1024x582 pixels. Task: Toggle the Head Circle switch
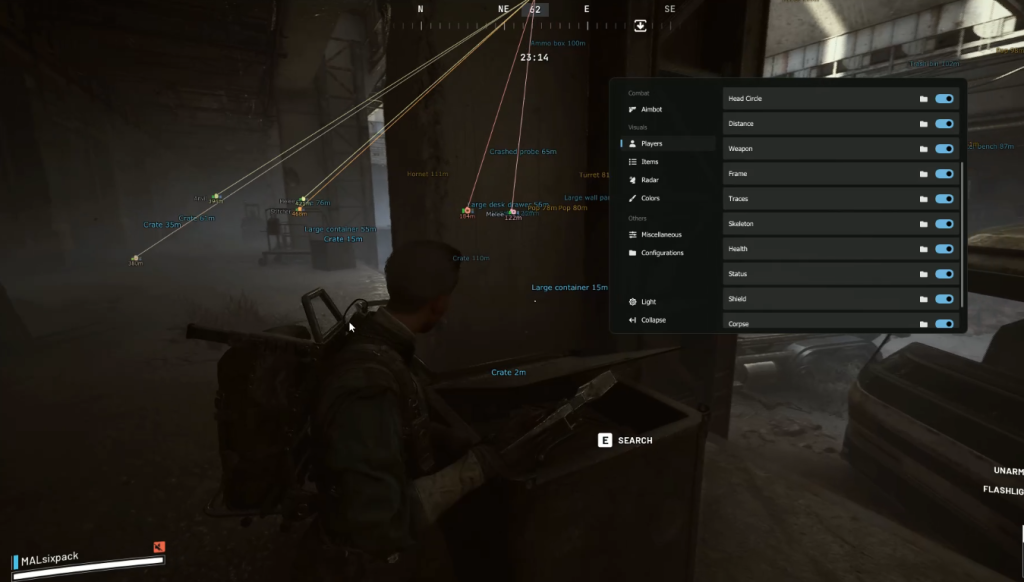click(x=944, y=99)
